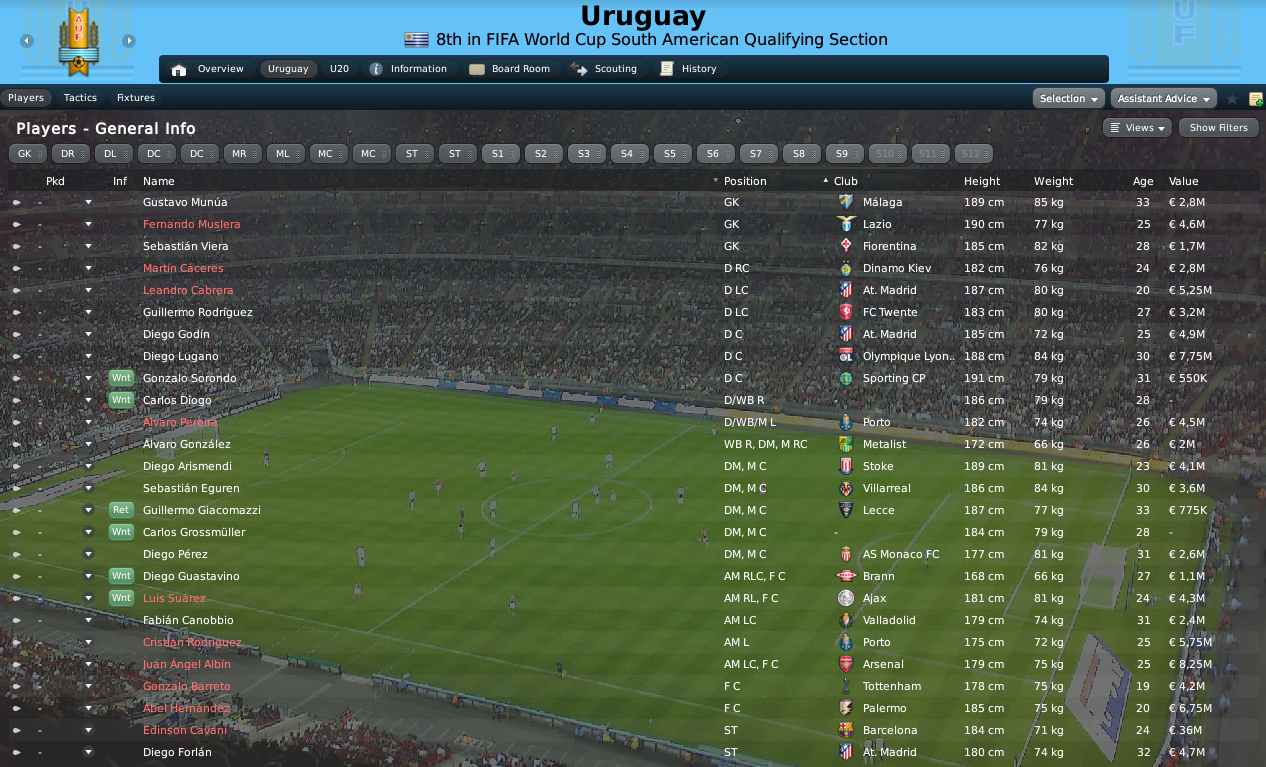Screen dimensions: 1266x767
Task: Open the Information menu
Action: [x=408, y=69]
